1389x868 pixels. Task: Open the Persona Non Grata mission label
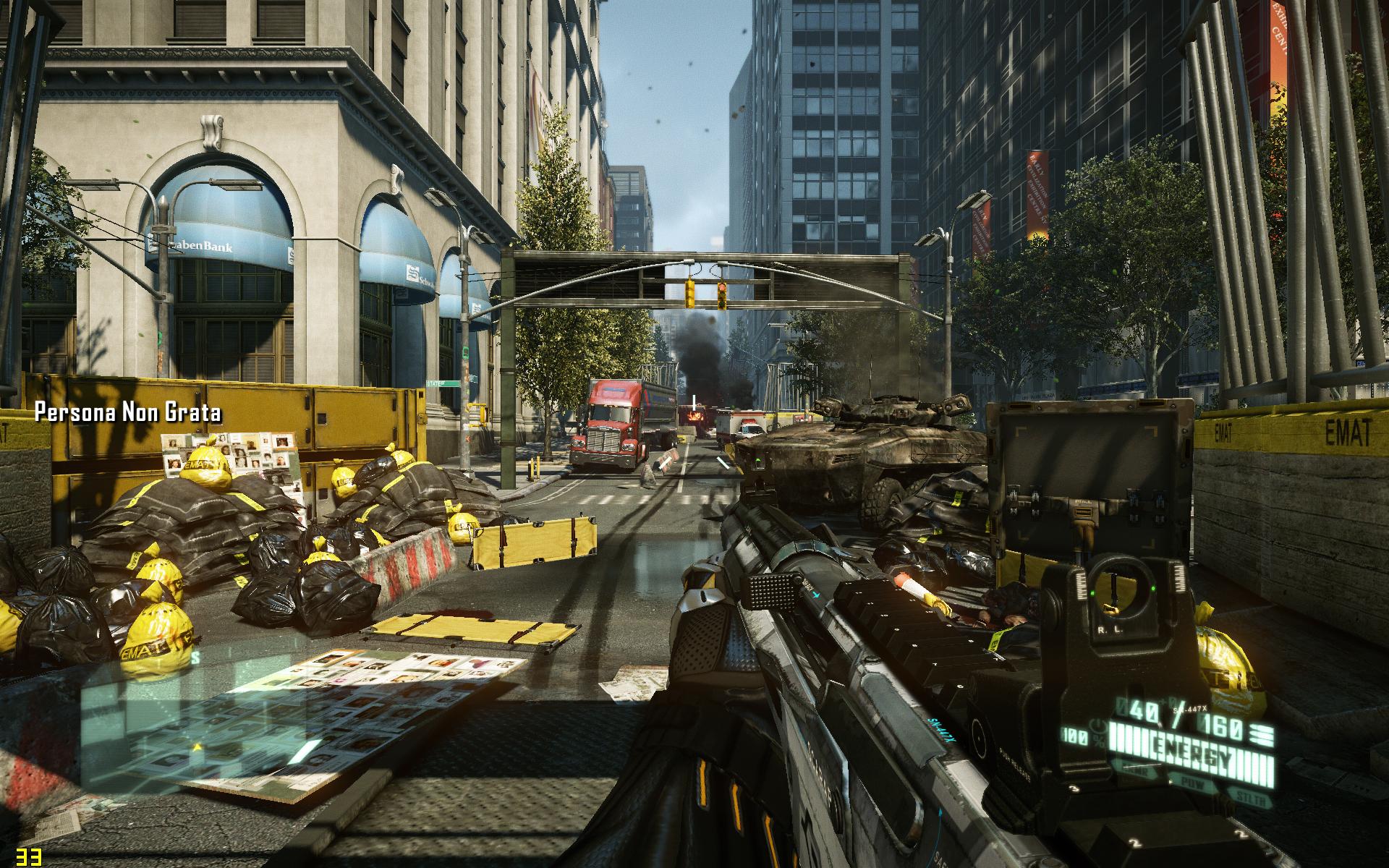click(x=128, y=413)
